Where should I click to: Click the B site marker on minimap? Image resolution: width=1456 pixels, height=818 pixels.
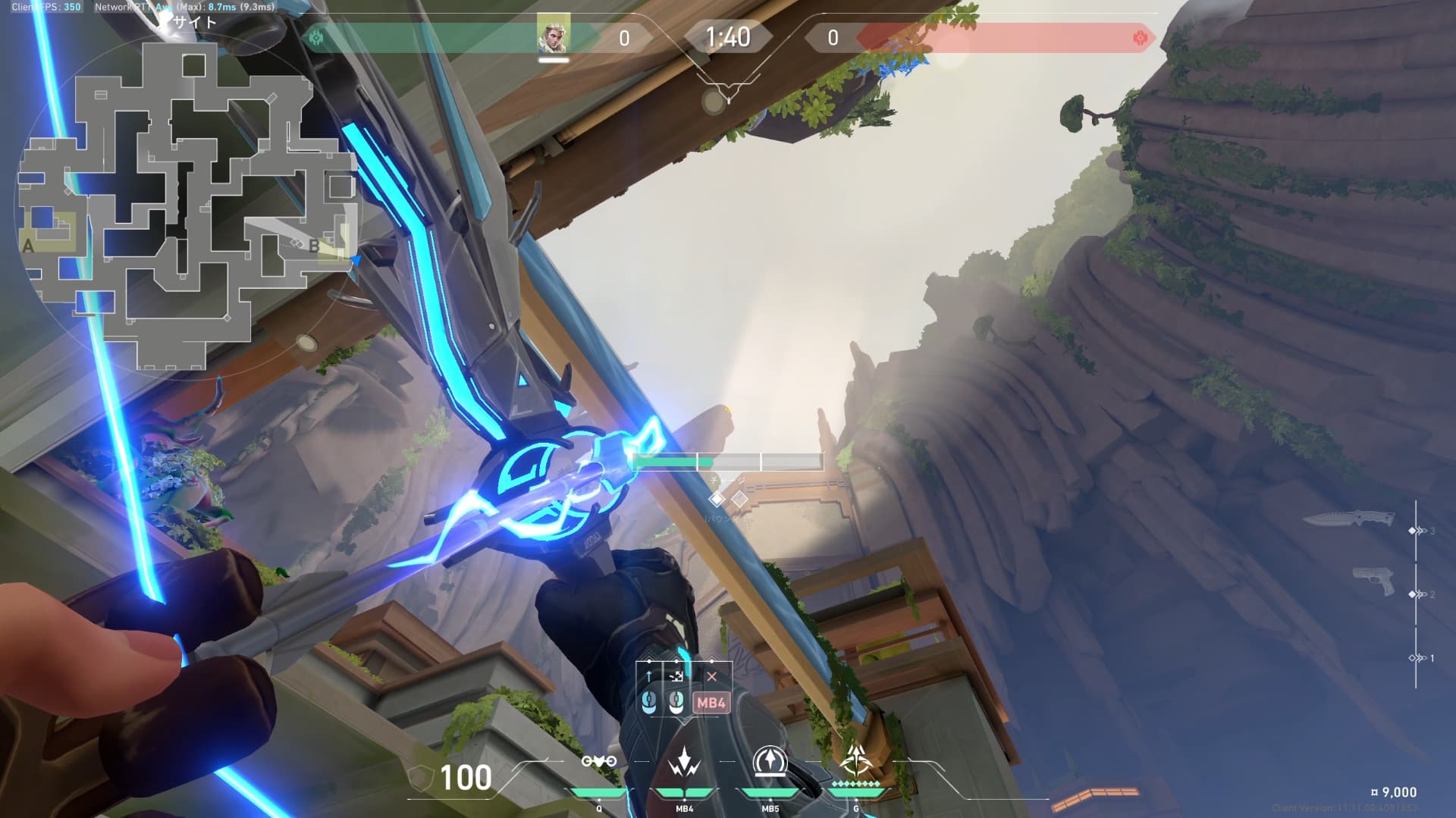click(x=314, y=246)
